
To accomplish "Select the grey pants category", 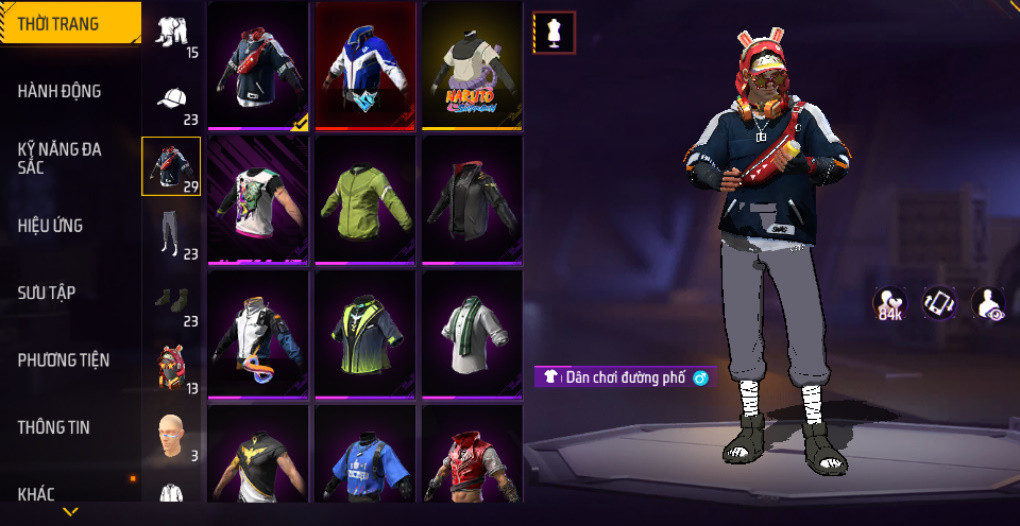I will (172, 234).
